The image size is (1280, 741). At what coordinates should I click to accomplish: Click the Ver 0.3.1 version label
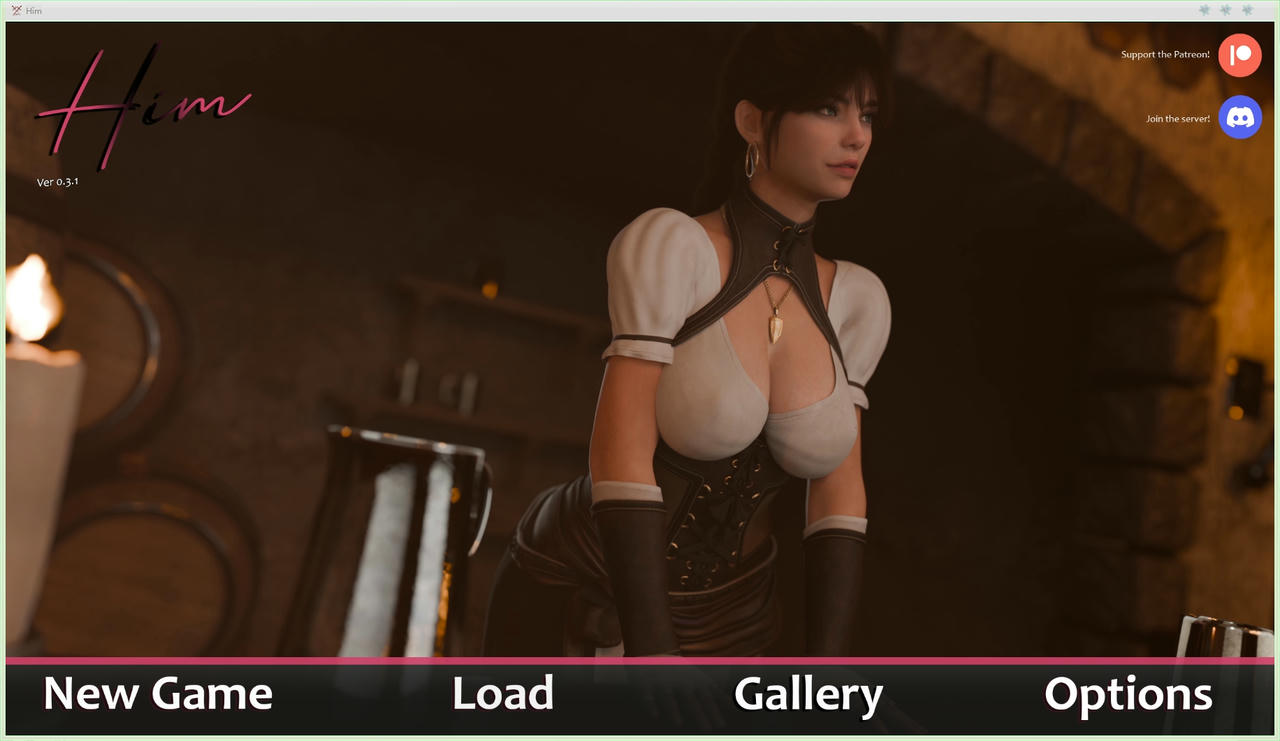tap(57, 182)
